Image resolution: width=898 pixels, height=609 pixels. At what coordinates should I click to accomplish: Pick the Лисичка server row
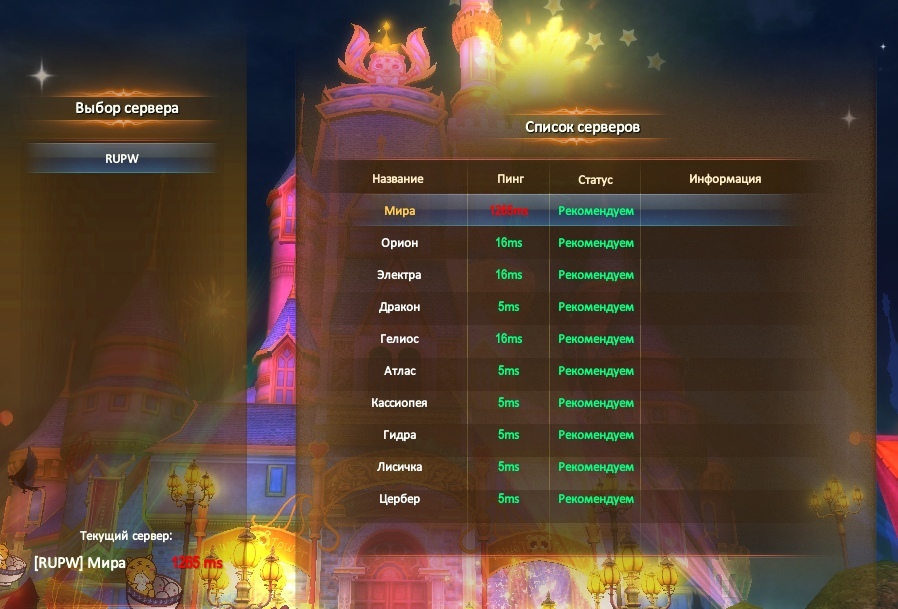pos(399,467)
